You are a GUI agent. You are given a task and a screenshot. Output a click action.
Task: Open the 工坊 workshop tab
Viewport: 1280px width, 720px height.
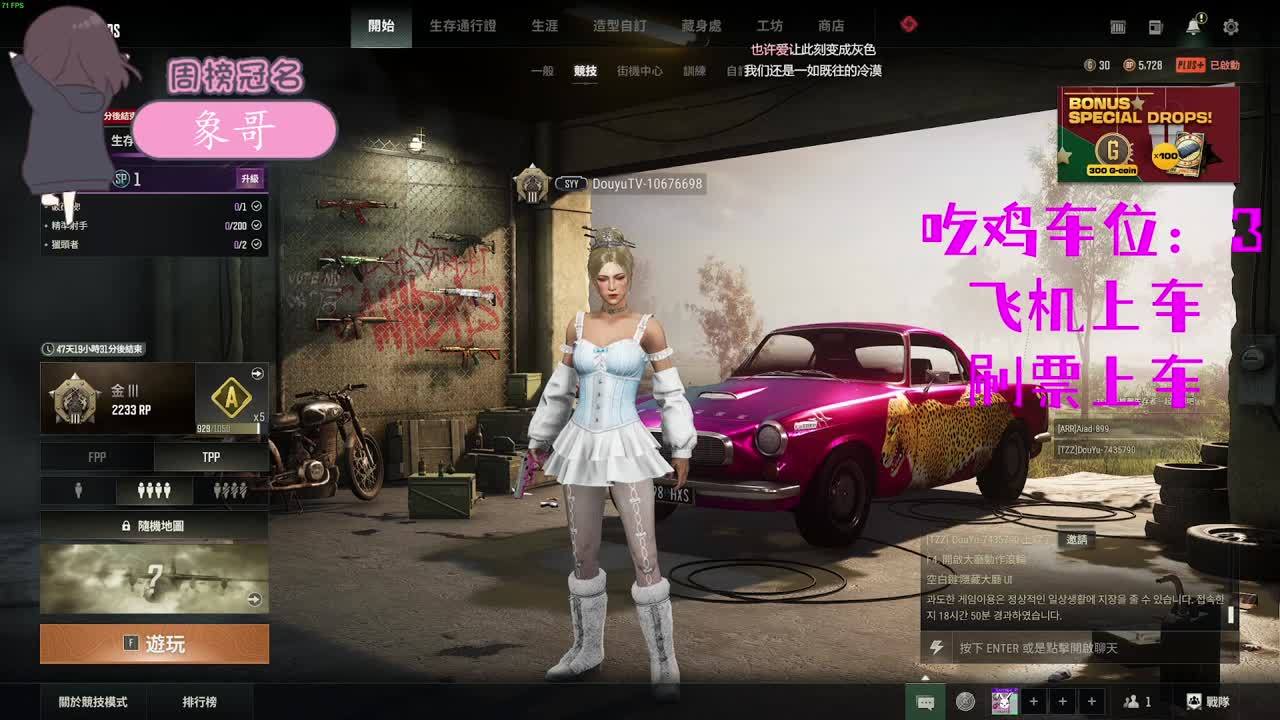(x=769, y=26)
